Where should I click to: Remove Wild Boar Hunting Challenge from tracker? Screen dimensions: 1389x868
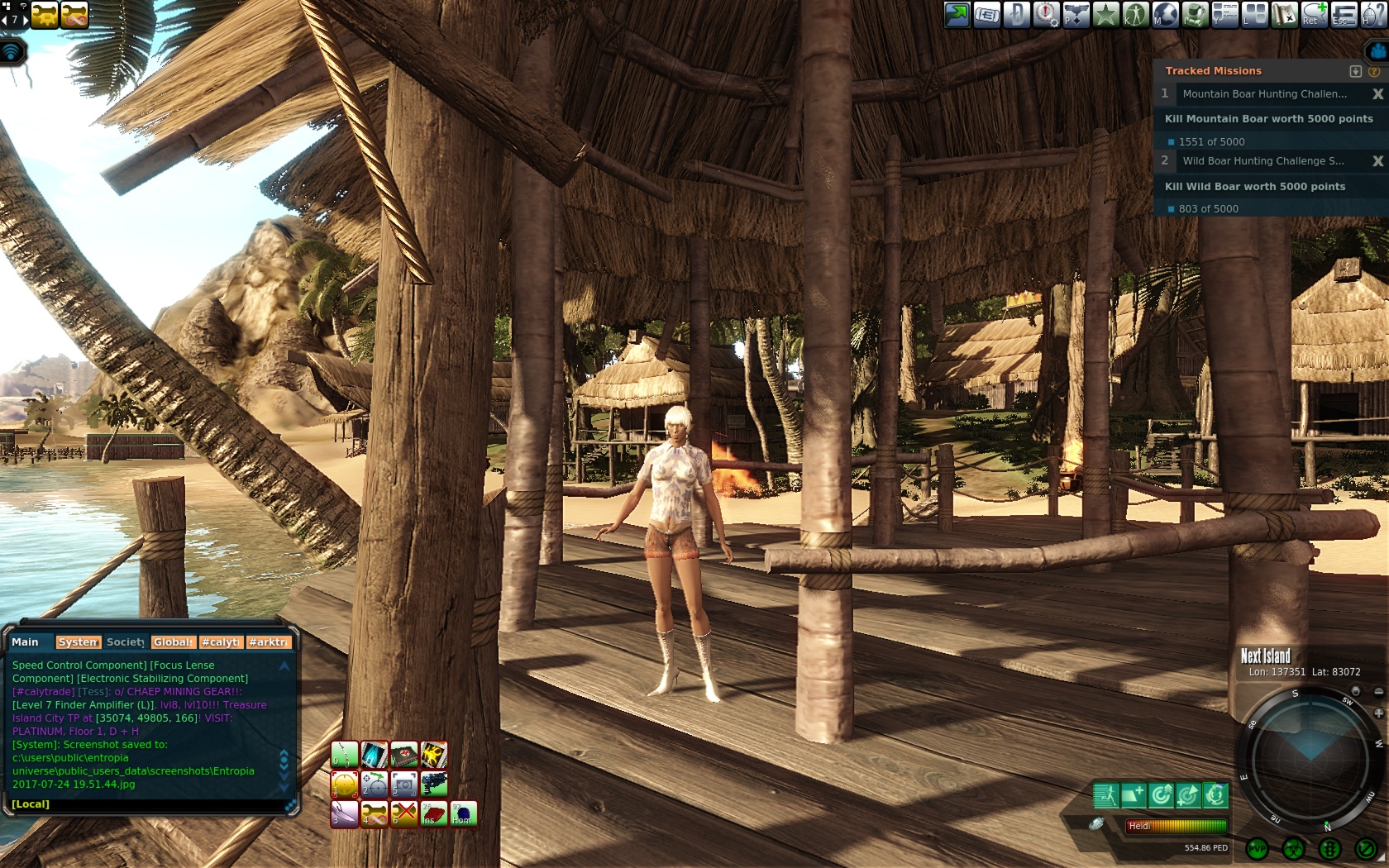click(x=1377, y=161)
